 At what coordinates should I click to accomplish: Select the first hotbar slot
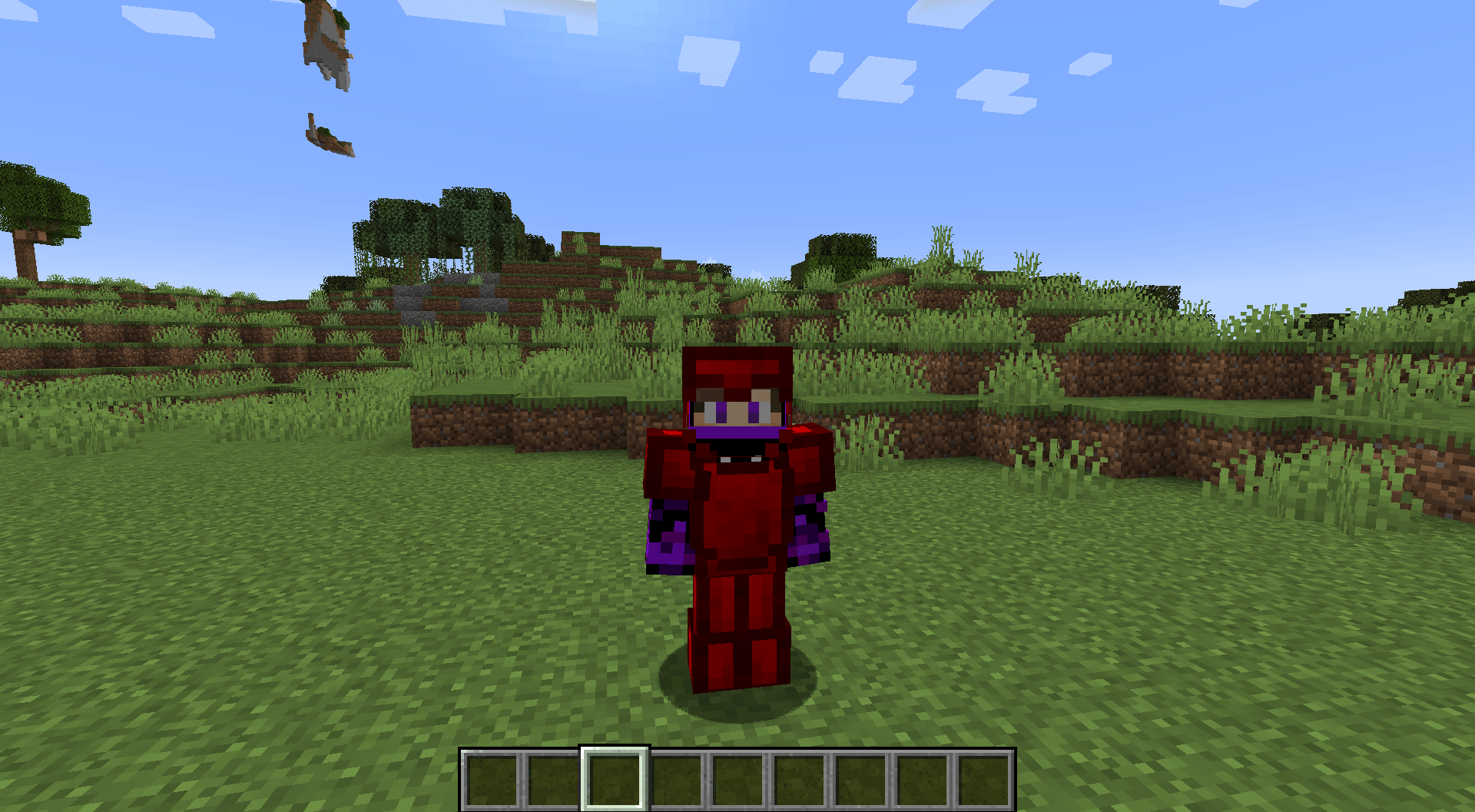pos(492,778)
